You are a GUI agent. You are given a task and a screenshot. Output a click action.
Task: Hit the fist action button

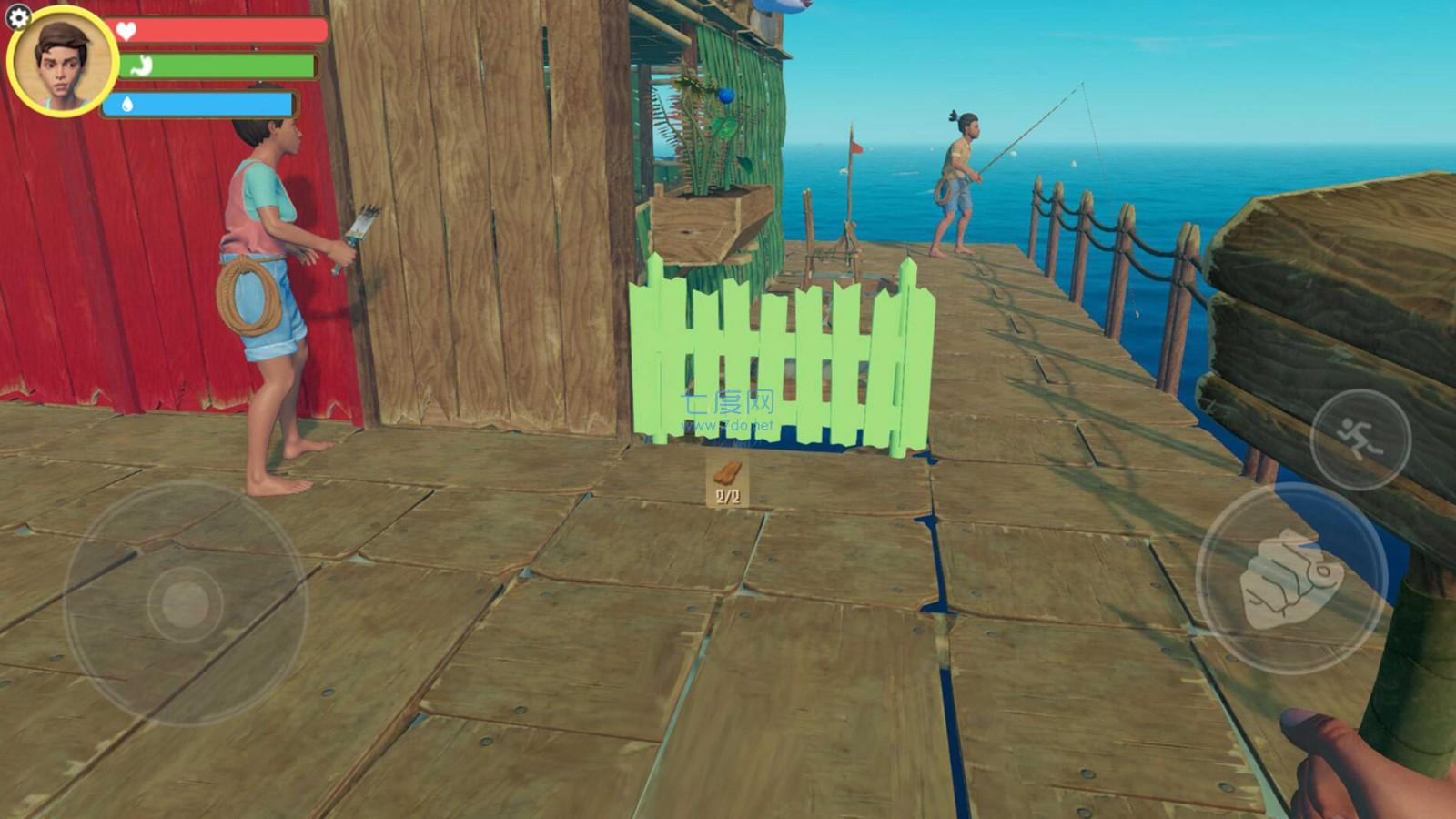(x=1290, y=579)
